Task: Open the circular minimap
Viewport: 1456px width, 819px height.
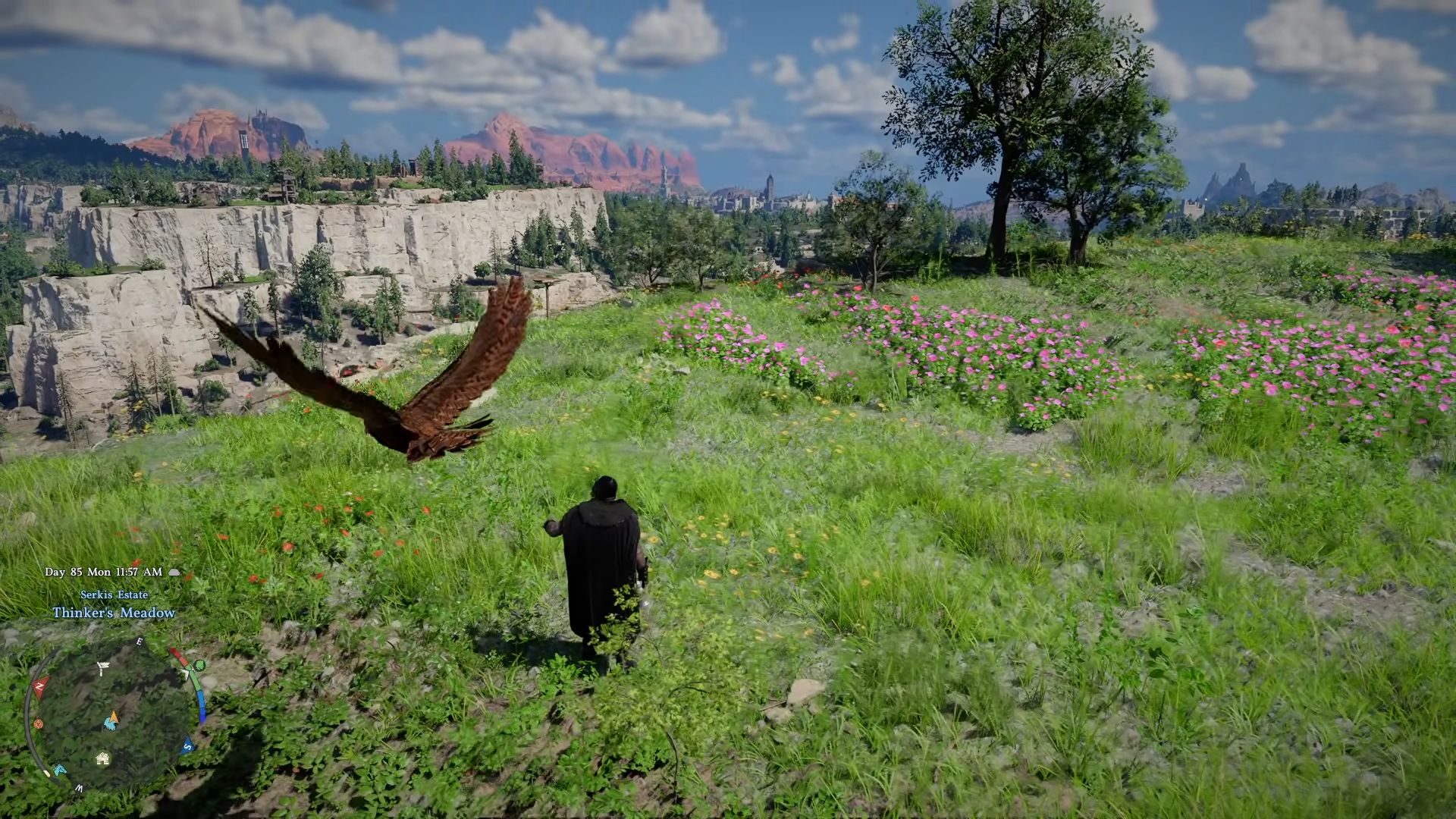Action: point(110,717)
